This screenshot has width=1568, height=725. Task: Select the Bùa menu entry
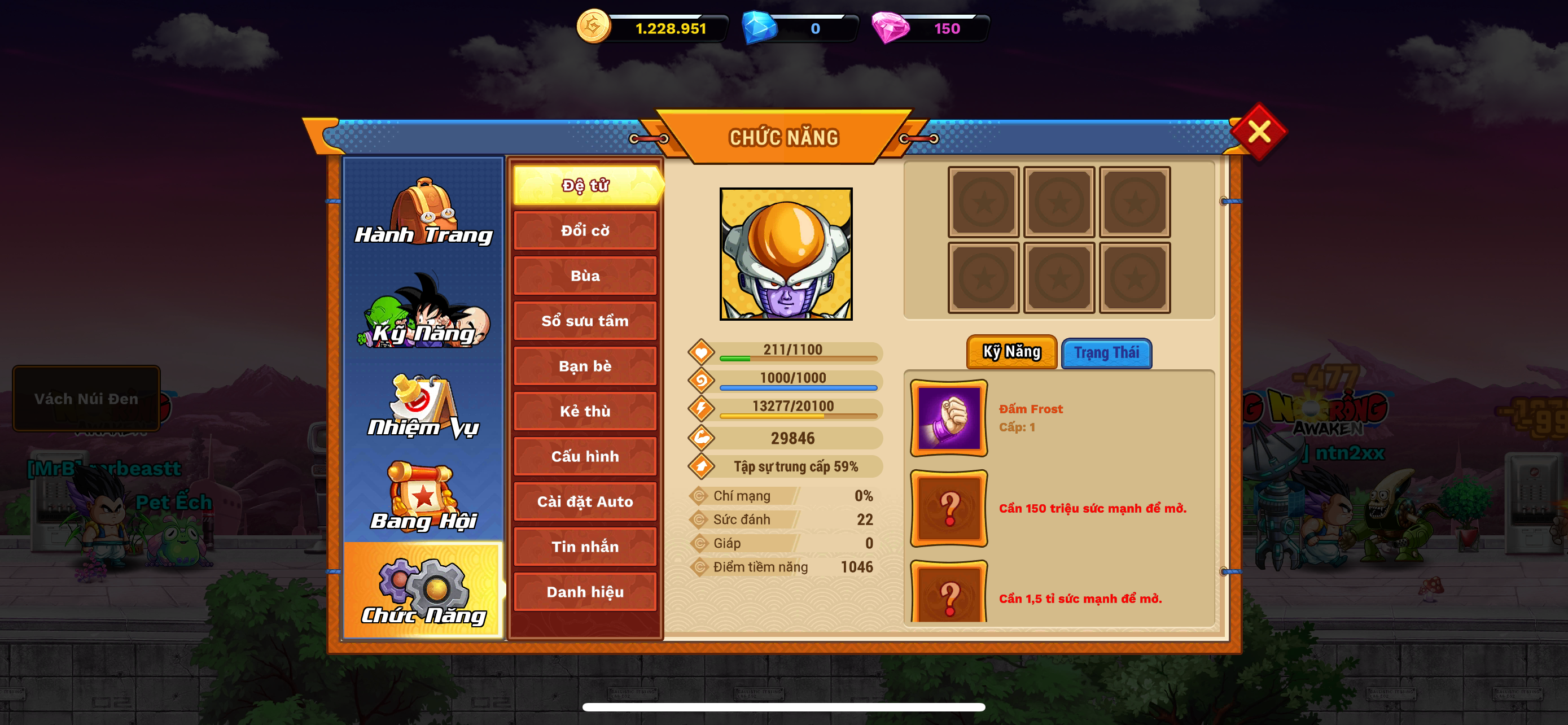coord(585,276)
